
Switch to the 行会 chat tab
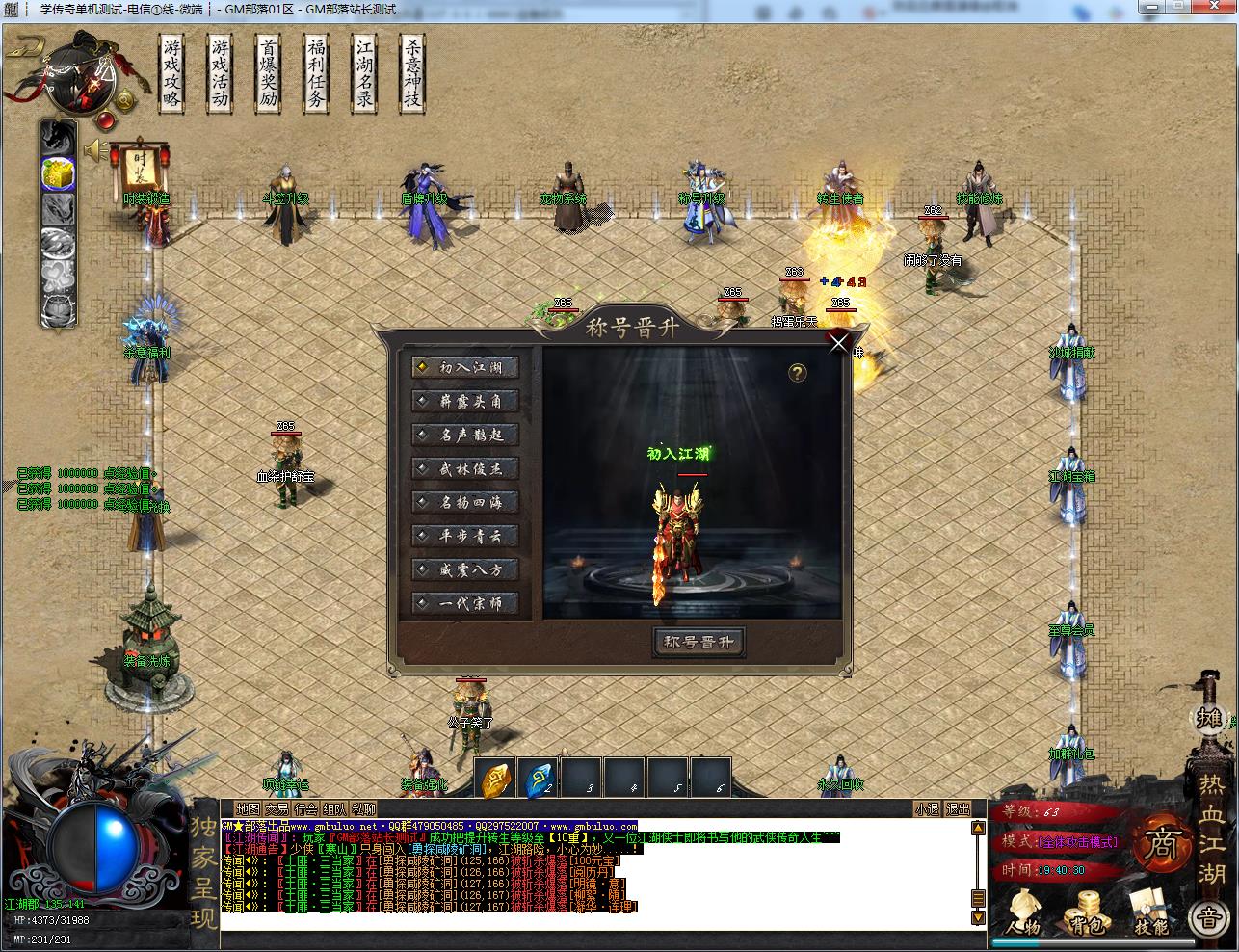306,809
